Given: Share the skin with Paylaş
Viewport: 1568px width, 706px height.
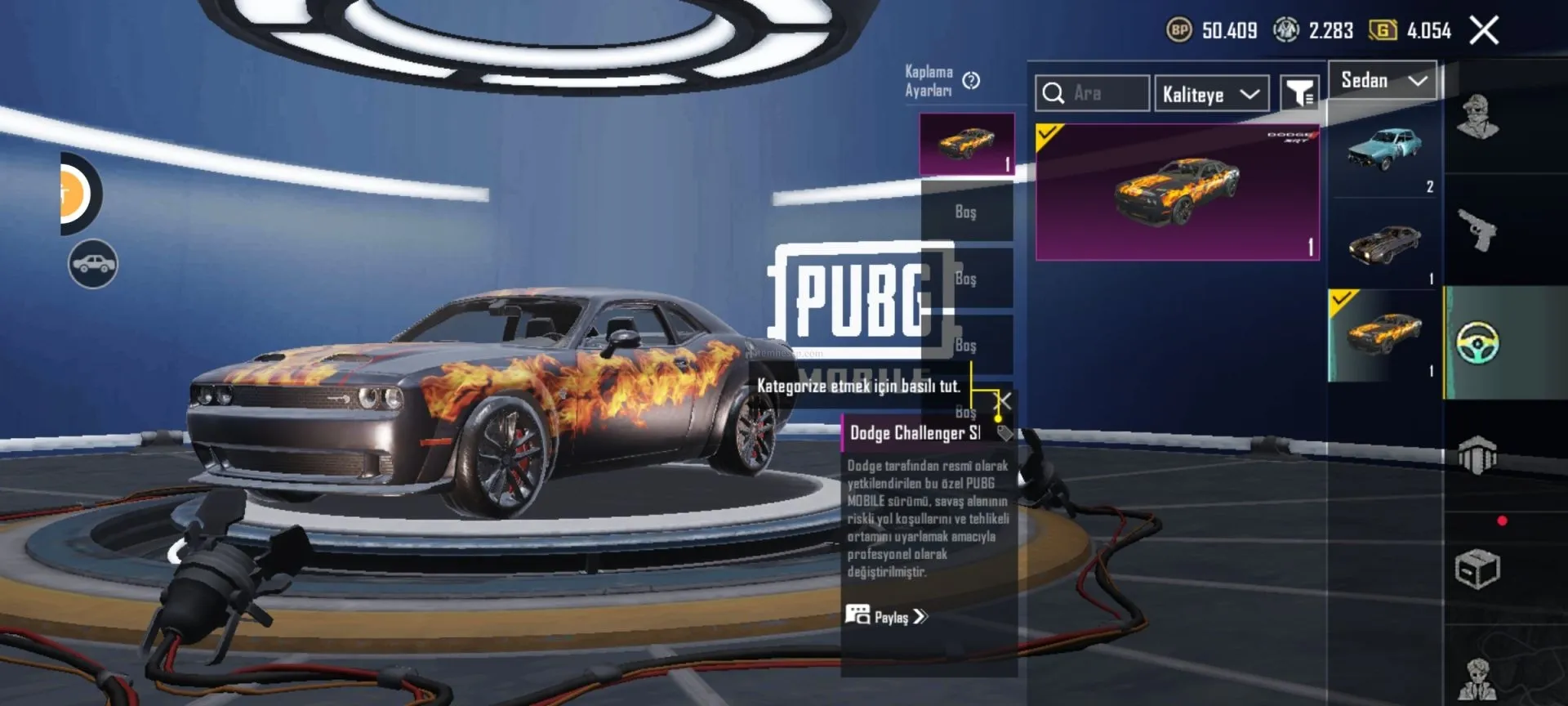Looking at the screenshot, I should (888, 617).
